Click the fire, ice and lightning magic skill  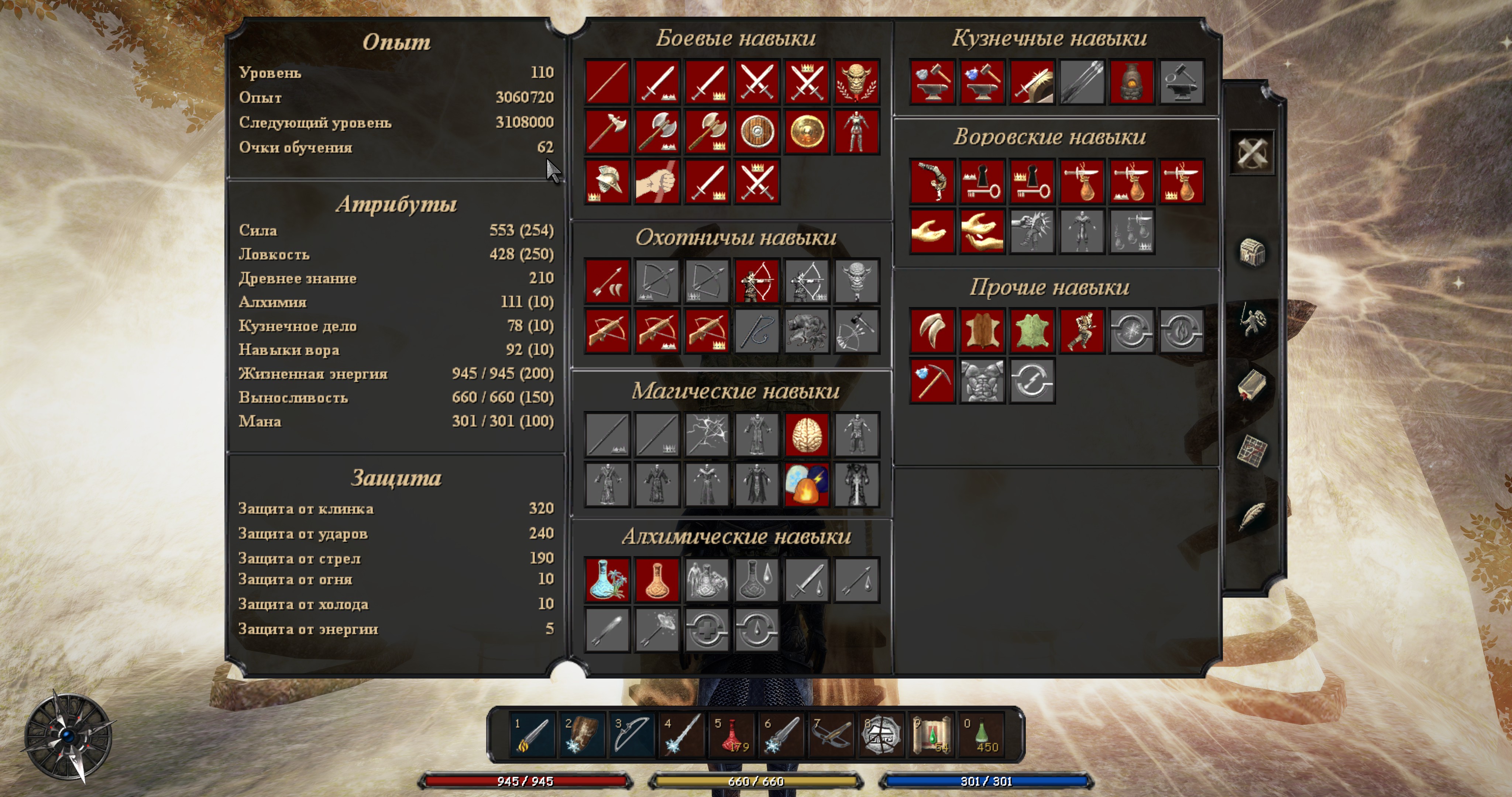pyautogui.click(x=807, y=485)
